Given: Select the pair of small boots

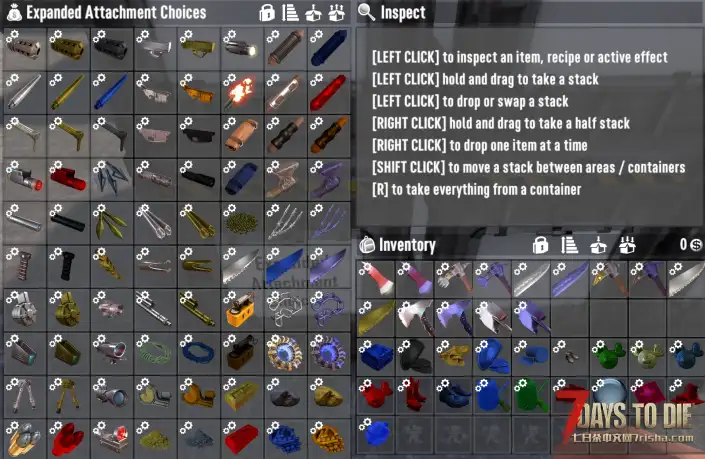Looking at the screenshot, I should [x=571, y=357].
